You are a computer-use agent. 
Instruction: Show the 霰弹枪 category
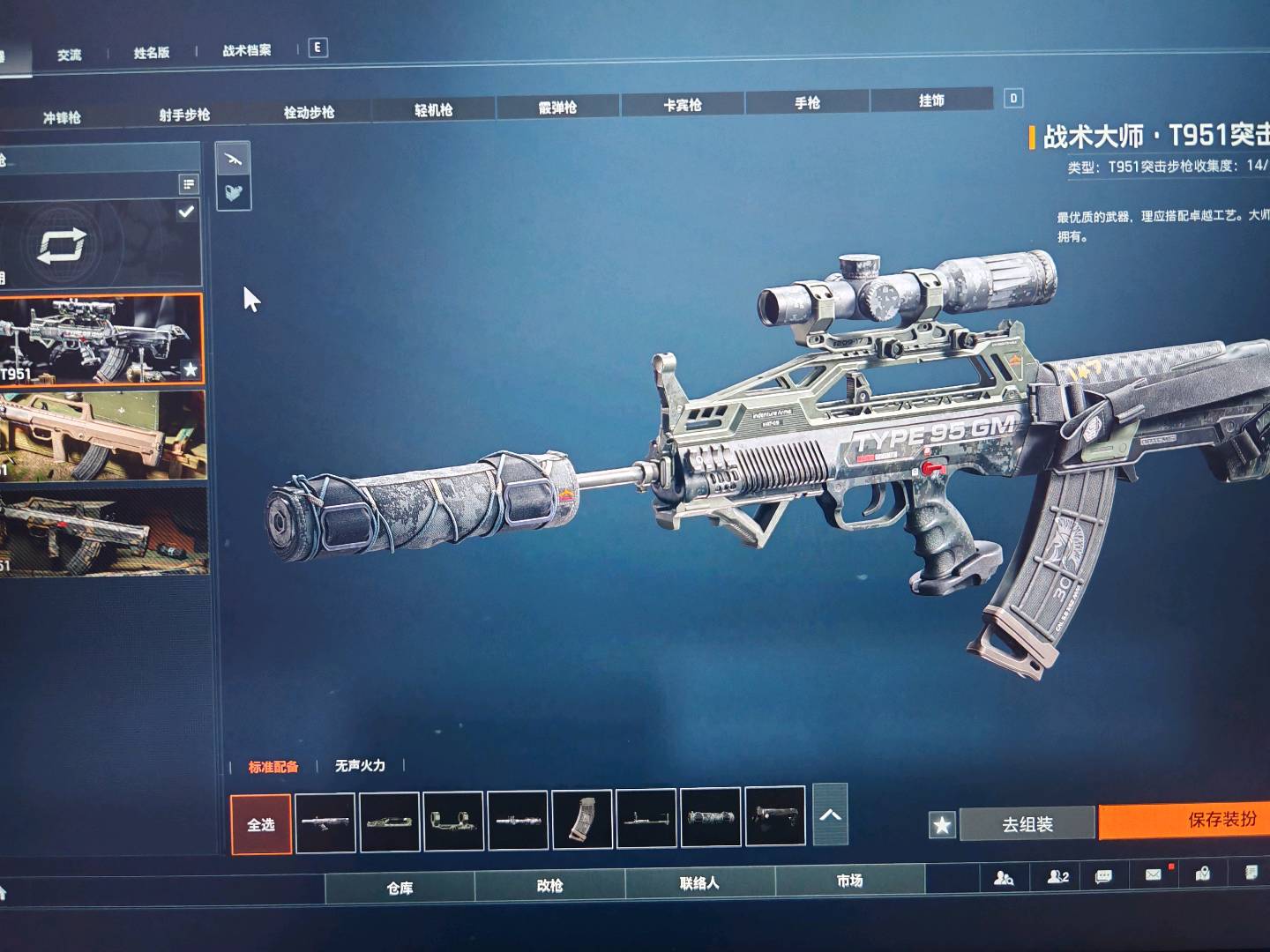coord(557,107)
